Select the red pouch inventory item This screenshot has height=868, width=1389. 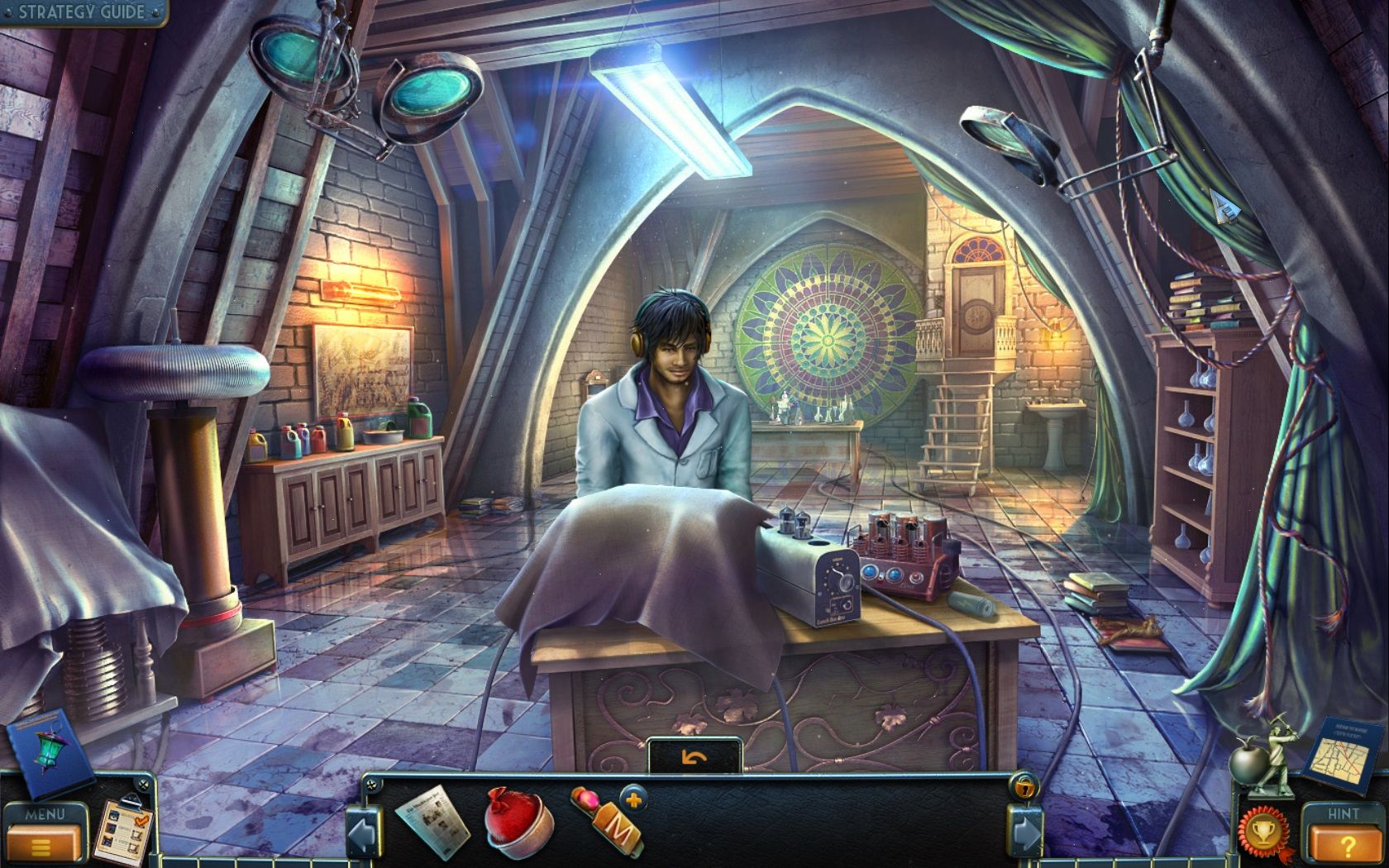point(517,827)
